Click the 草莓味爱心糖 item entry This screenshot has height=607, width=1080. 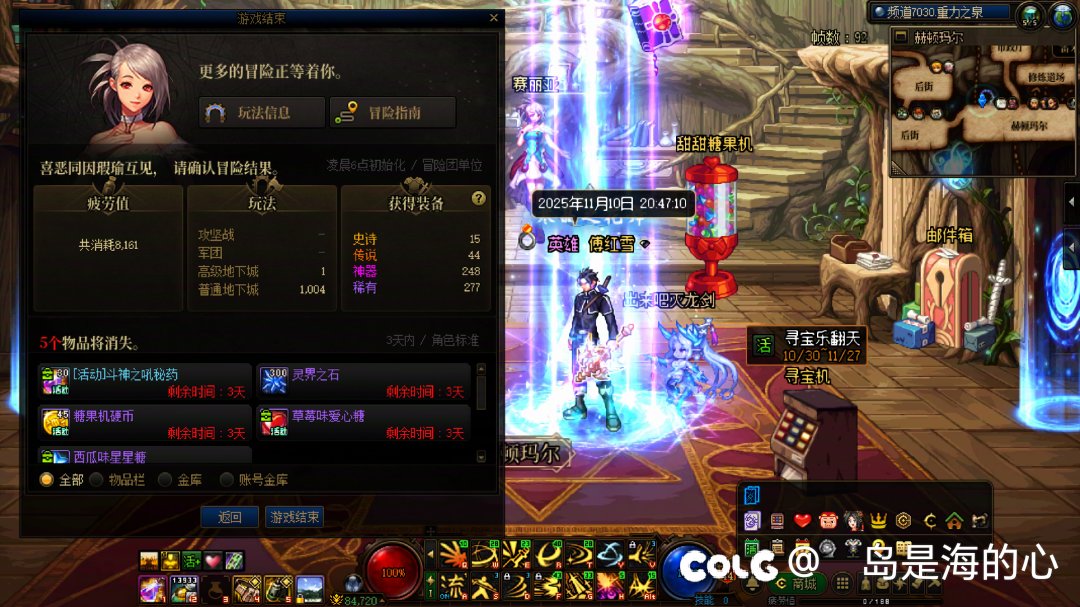coord(364,424)
